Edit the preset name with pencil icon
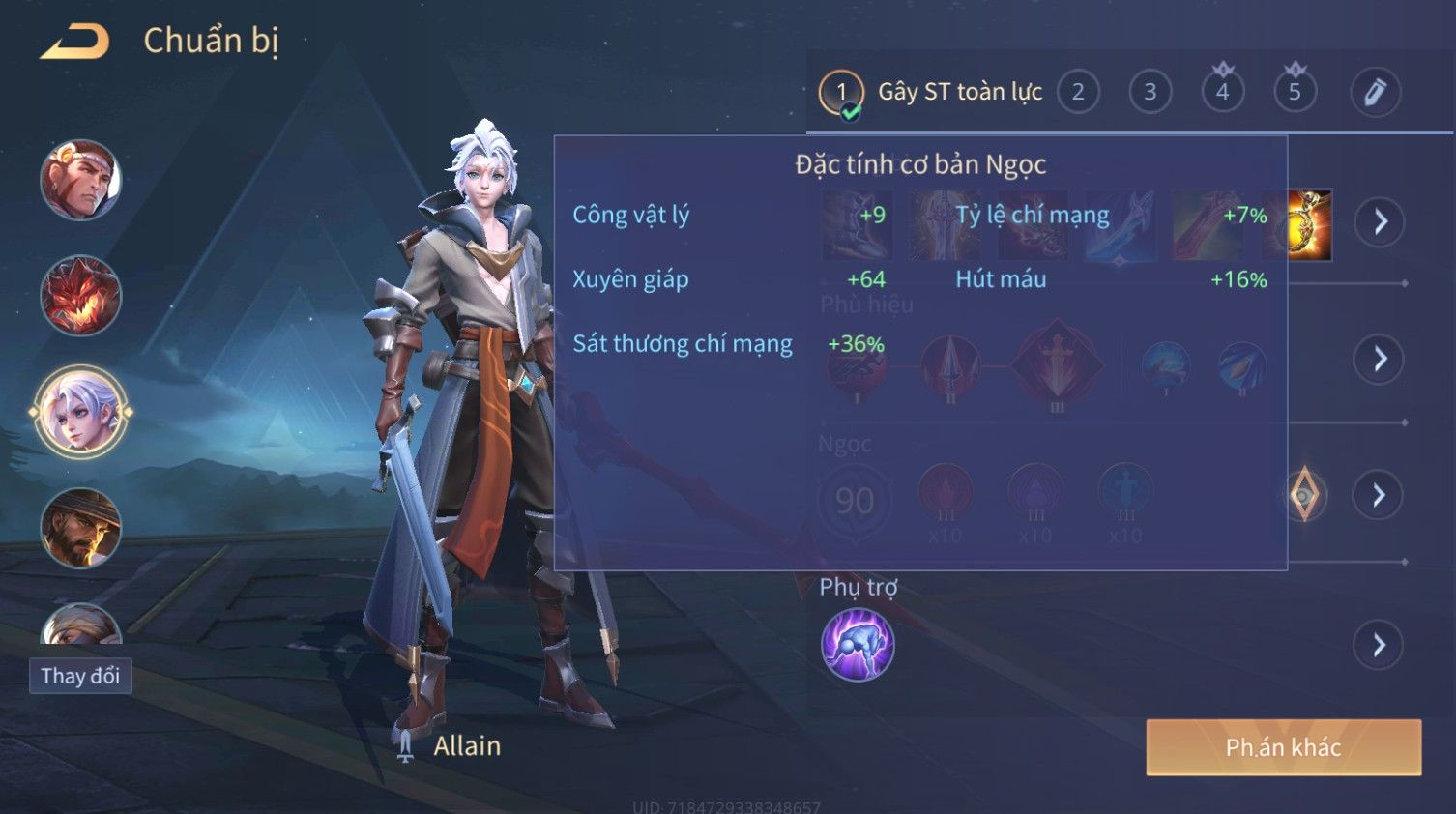Viewport: 1456px width, 814px height. 1375,93
